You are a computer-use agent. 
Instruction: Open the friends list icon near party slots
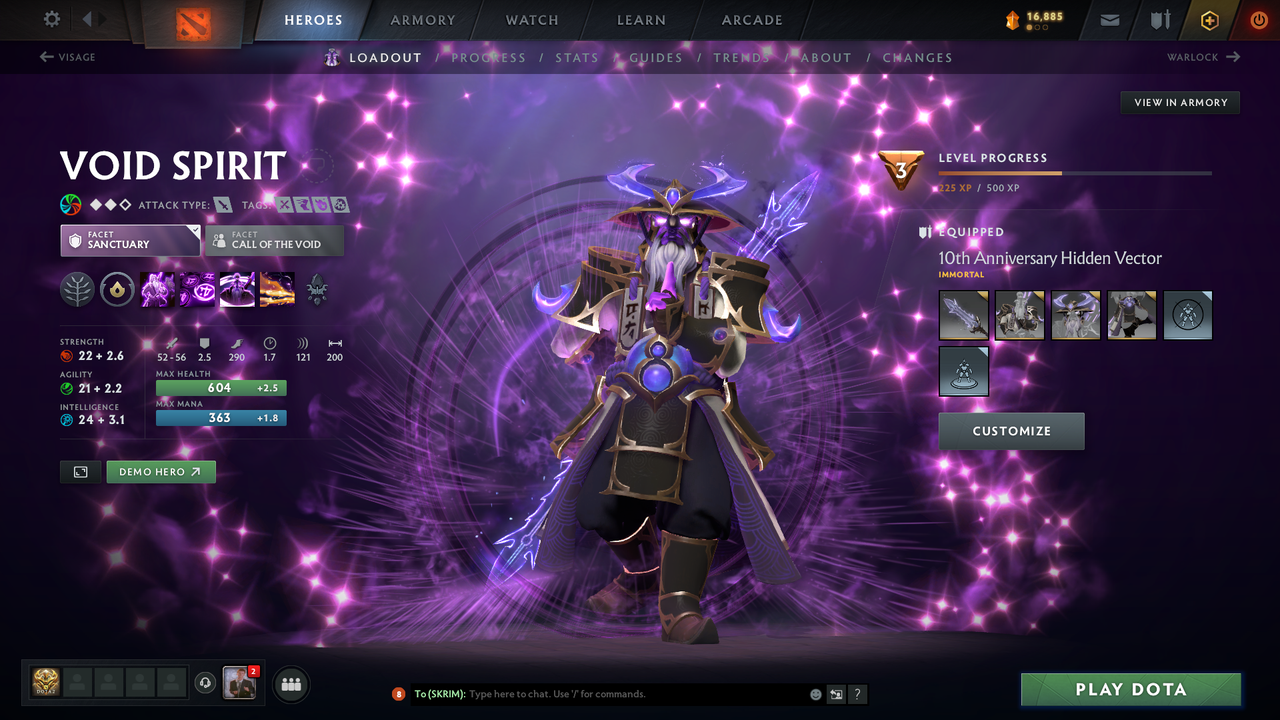pos(290,684)
